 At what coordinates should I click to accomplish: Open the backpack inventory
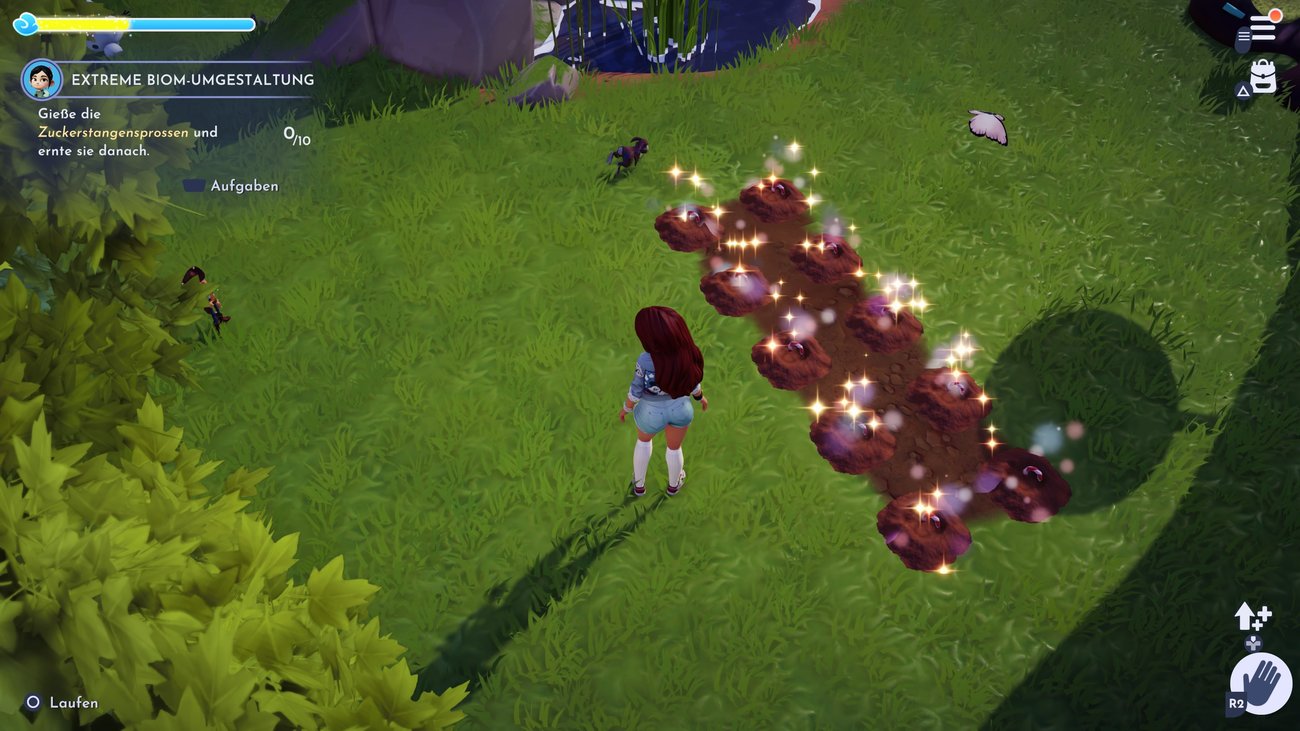(x=1263, y=78)
